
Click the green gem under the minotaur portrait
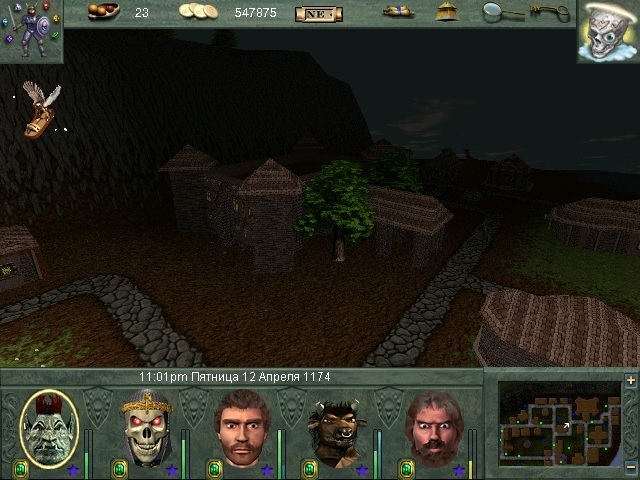pyautogui.click(x=309, y=468)
